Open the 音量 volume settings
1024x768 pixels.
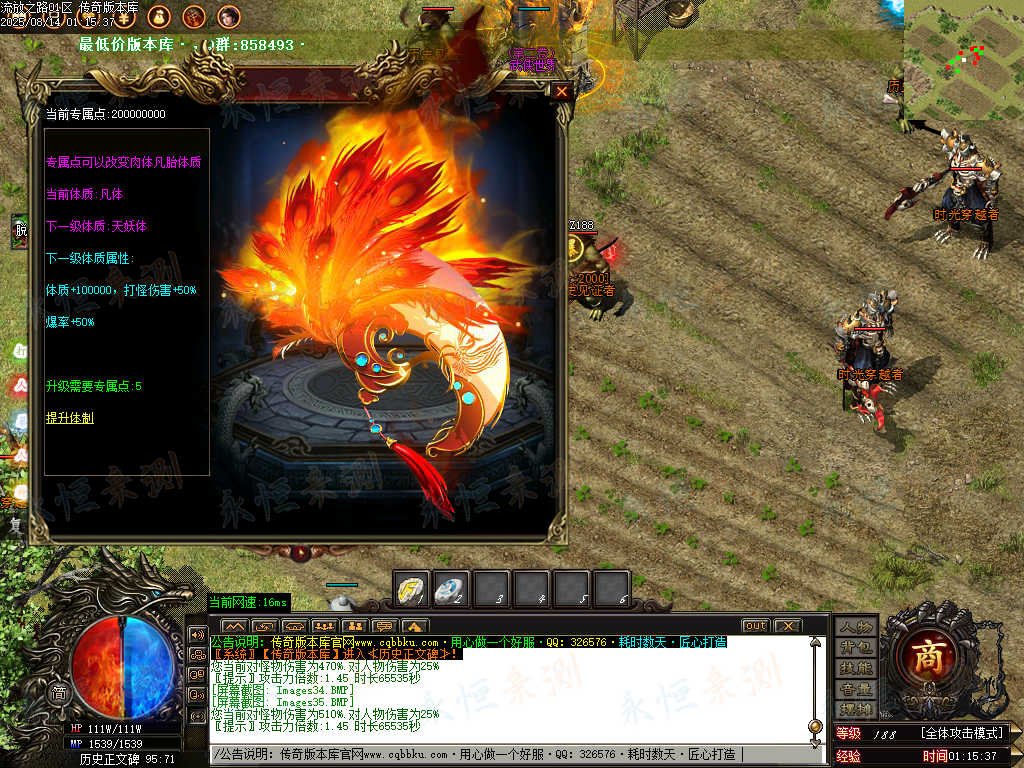pyautogui.click(x=856, y=689)
